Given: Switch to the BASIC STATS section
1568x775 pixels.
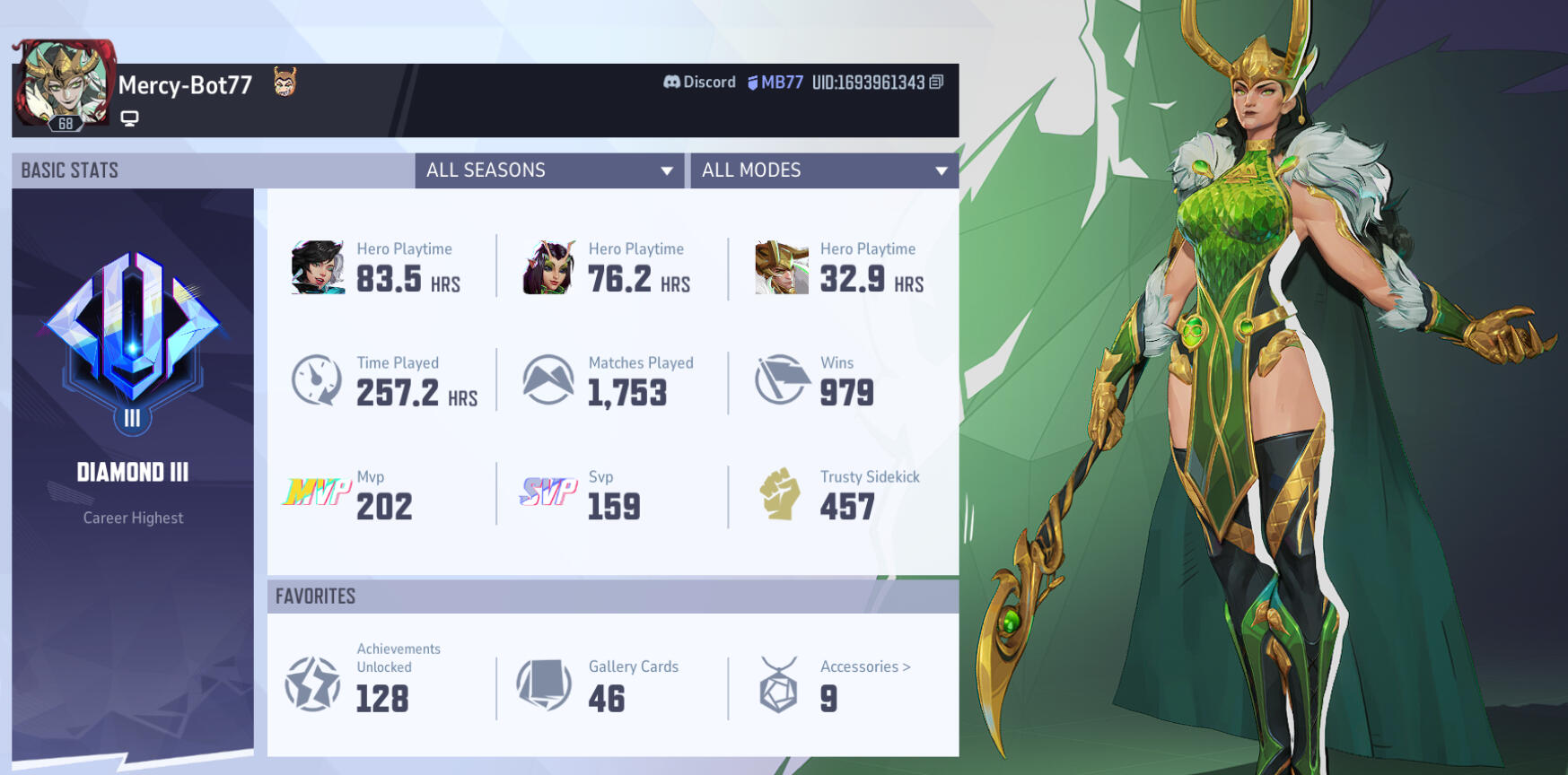Looking at the screenshot, I should pyautogui.click(x=69, y=170).
